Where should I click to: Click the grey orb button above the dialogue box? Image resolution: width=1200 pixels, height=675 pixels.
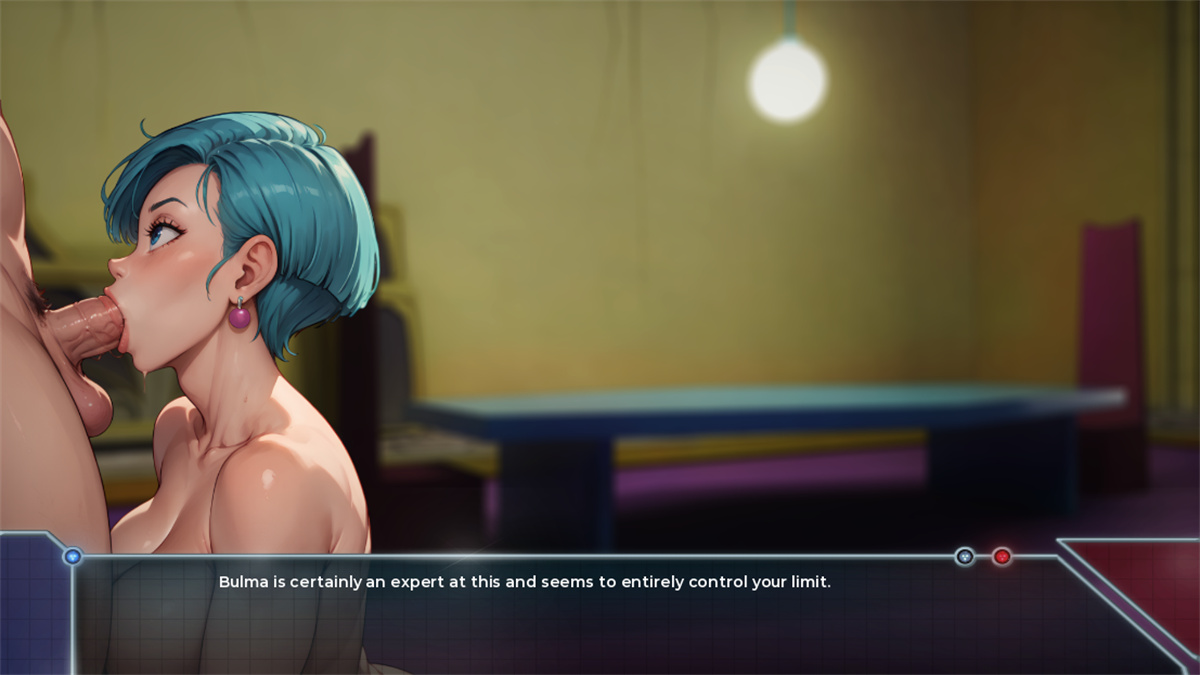[x=965, y=556]
